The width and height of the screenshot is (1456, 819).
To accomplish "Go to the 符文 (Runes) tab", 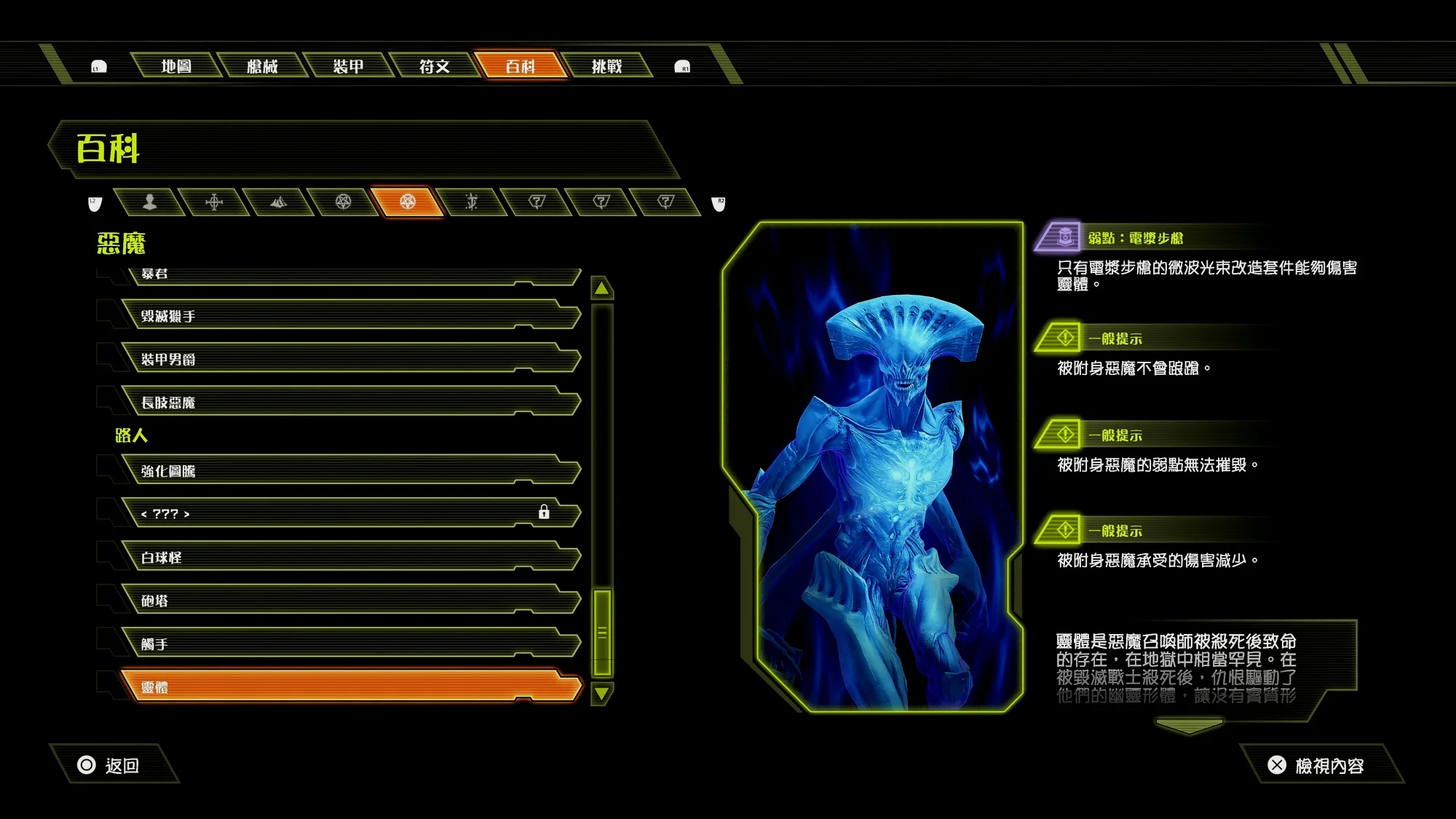I will (434, 66).
